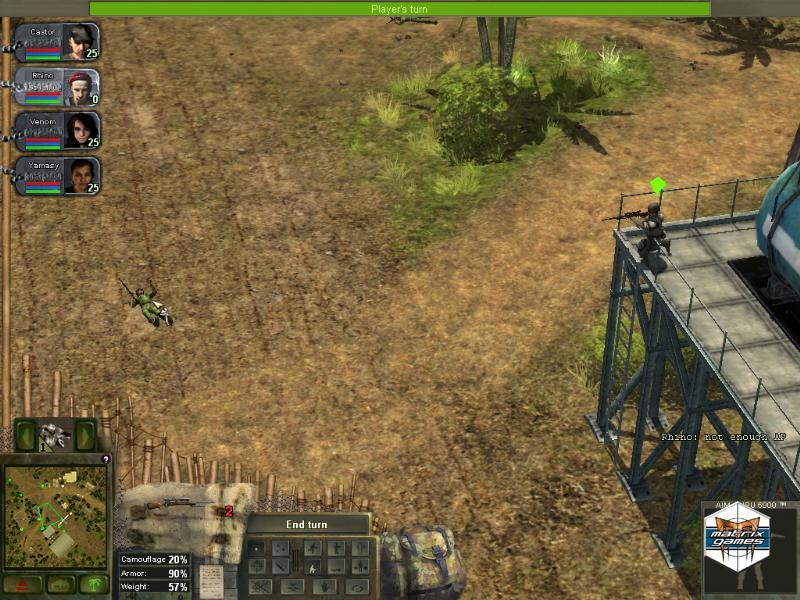Image resolution: width=800 pixels, height=600 pixels.
Task: End the current turn
Action: point(307,524)
